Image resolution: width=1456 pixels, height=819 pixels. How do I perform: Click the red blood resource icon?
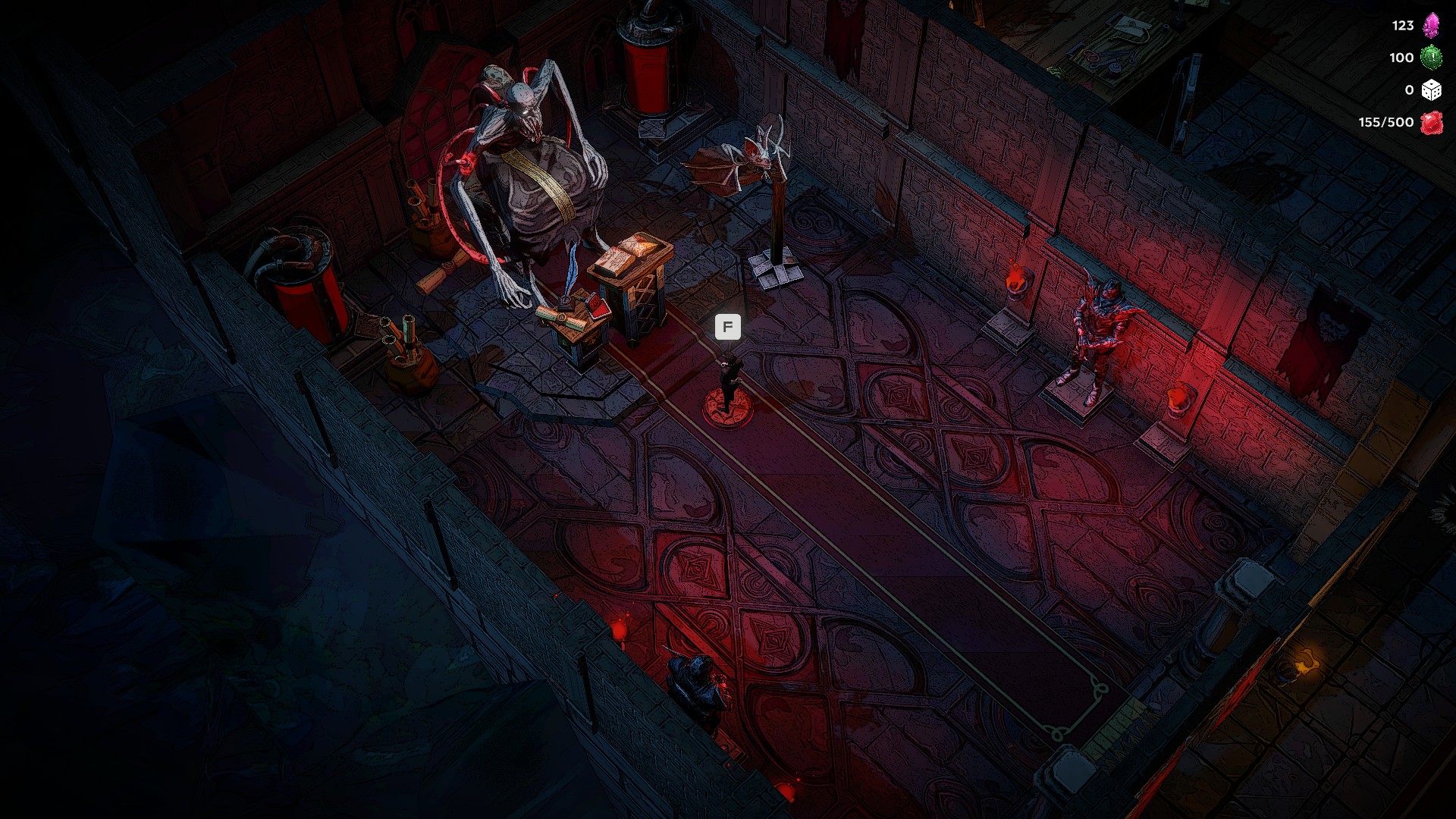coord(1433,122)
